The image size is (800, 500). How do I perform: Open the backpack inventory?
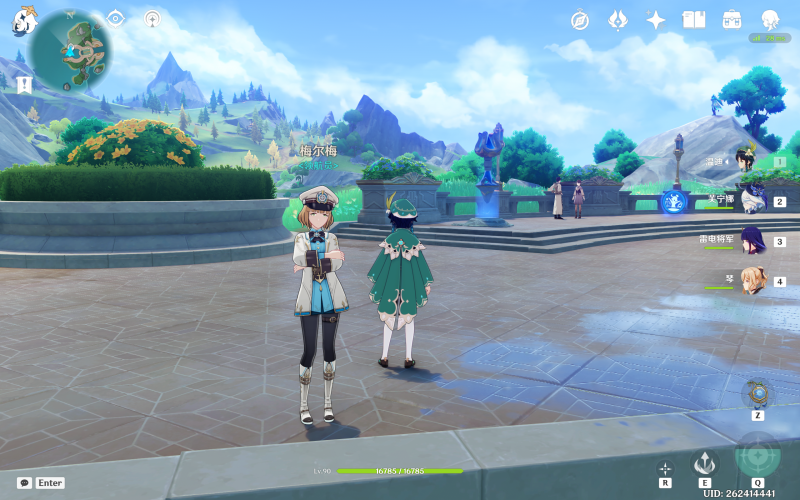tap(732, 20)
